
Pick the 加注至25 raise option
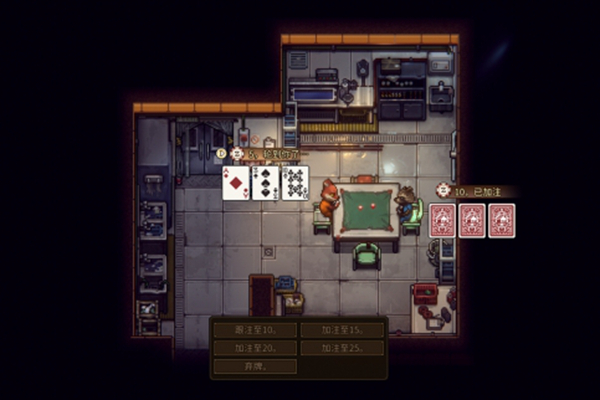point(341,348)
